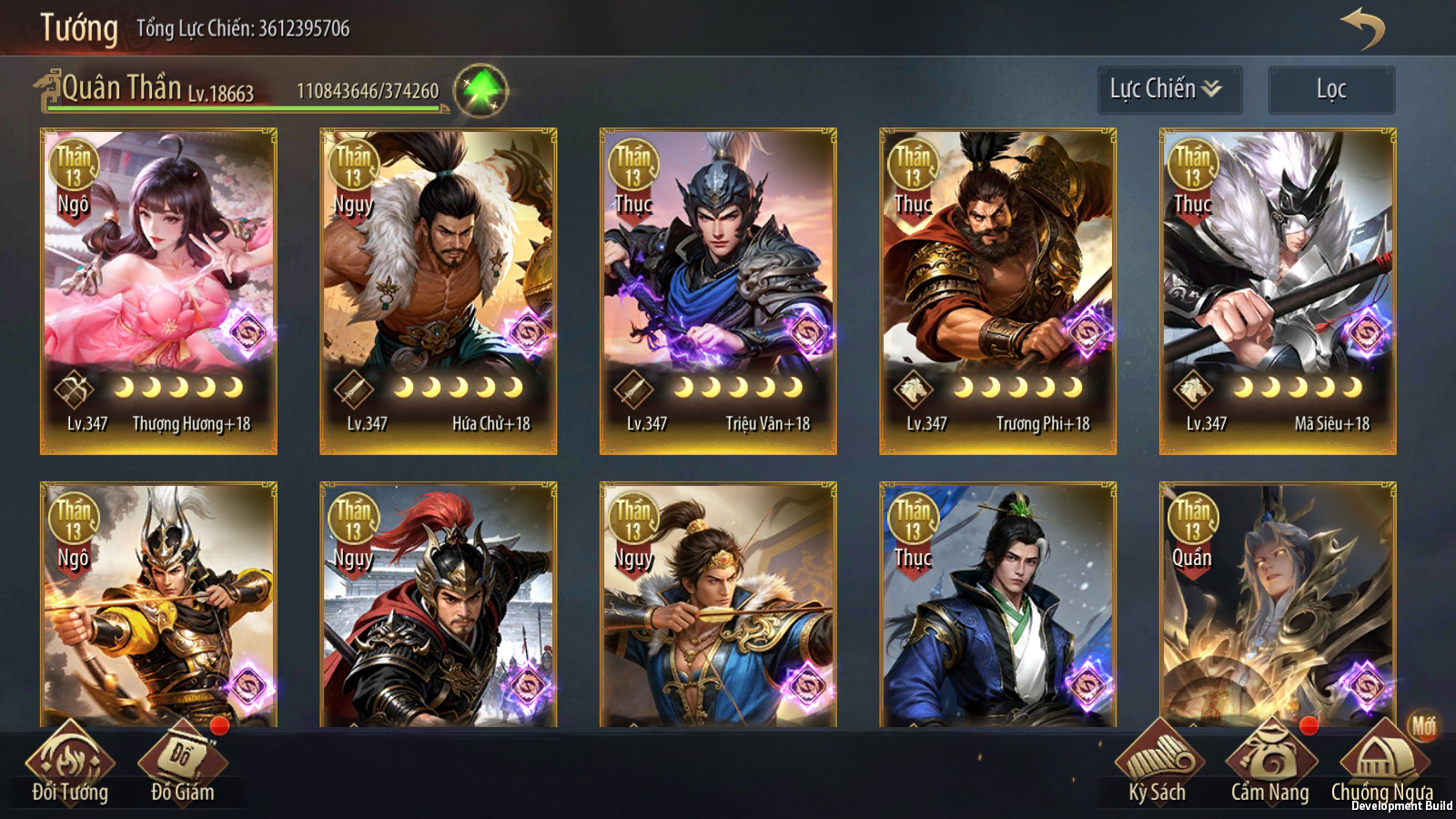Open the Kỳ Sách menu
The height and width of the screenshot is (819, 1456).
coord(1158,766)
